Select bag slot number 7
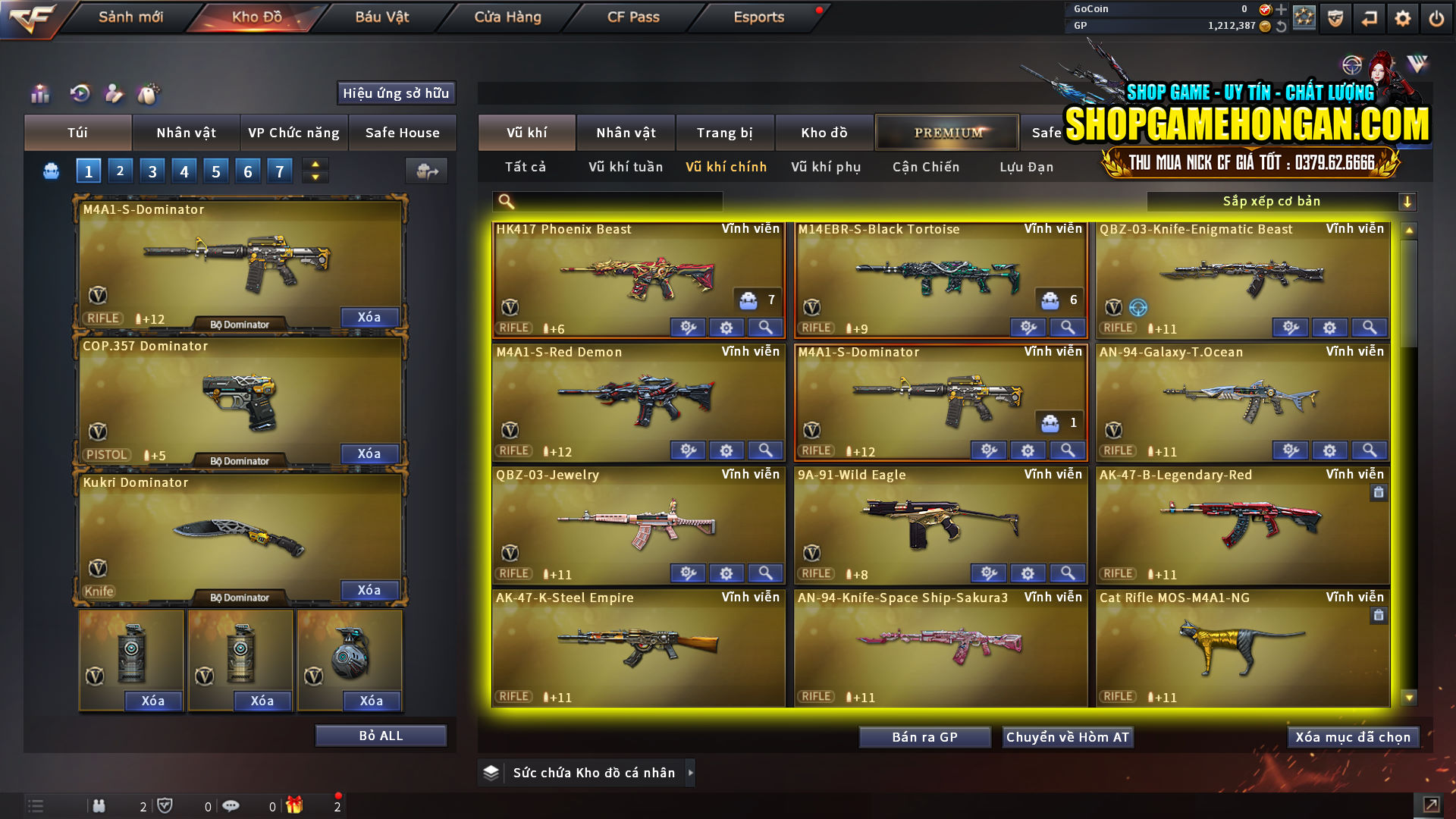The image size is (1456, 819). [279, 171]
